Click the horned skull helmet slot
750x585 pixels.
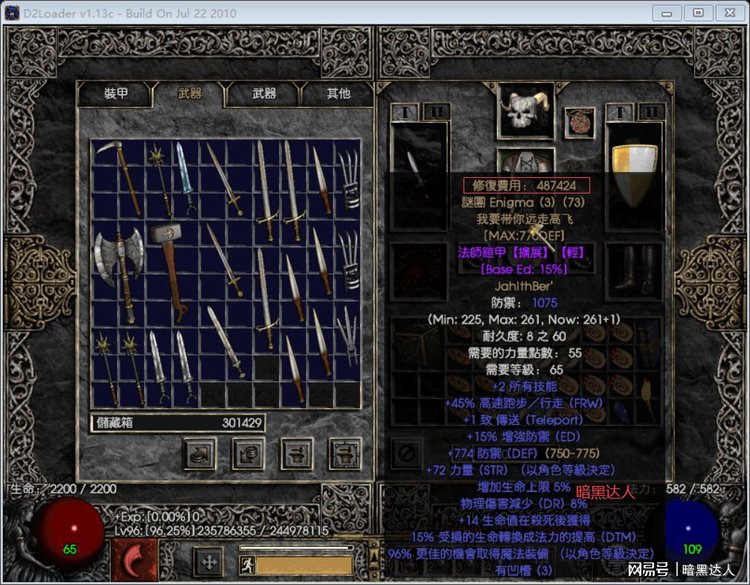tap(525, 111)
